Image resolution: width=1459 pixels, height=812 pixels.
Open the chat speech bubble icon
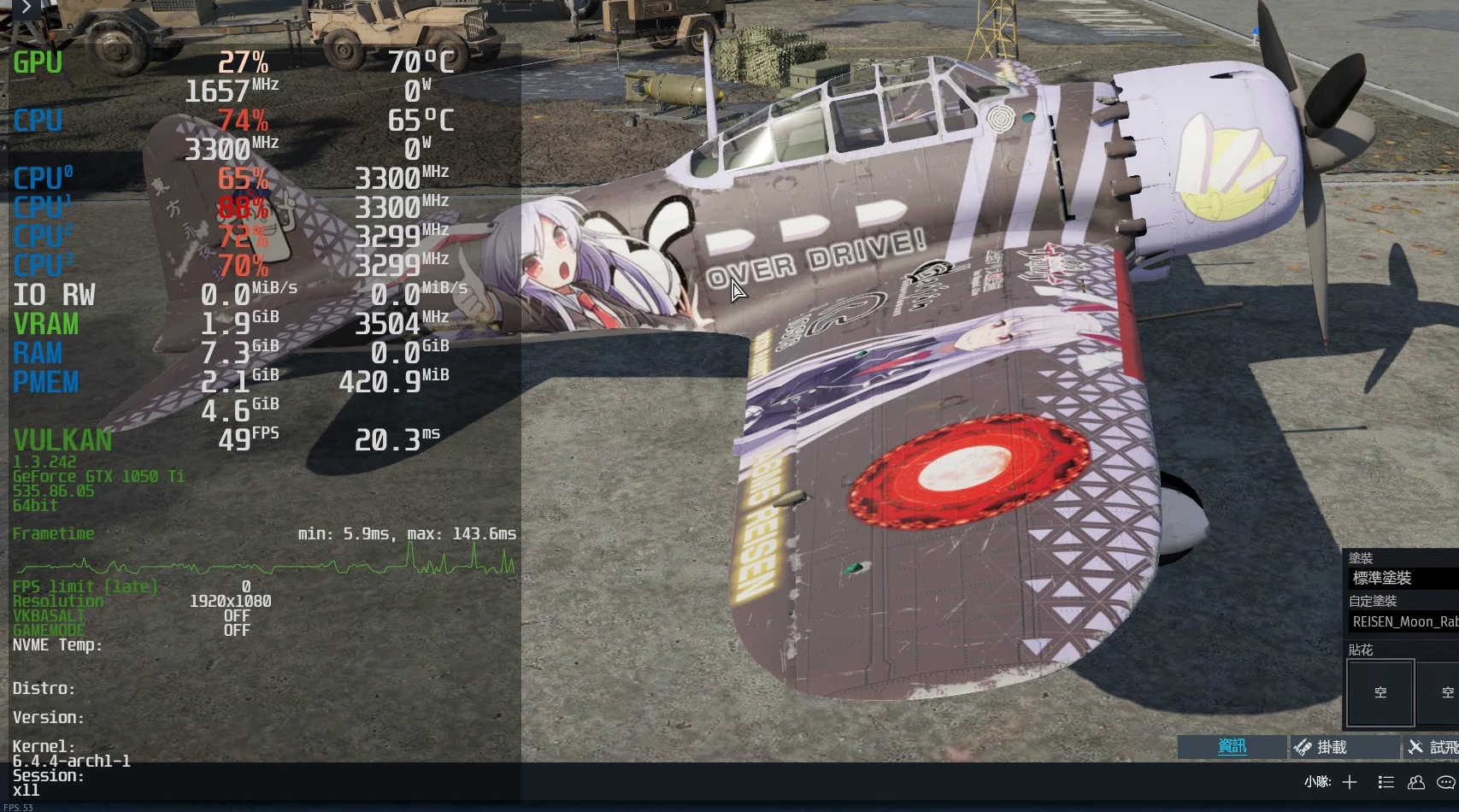[x=1446, y=782]
